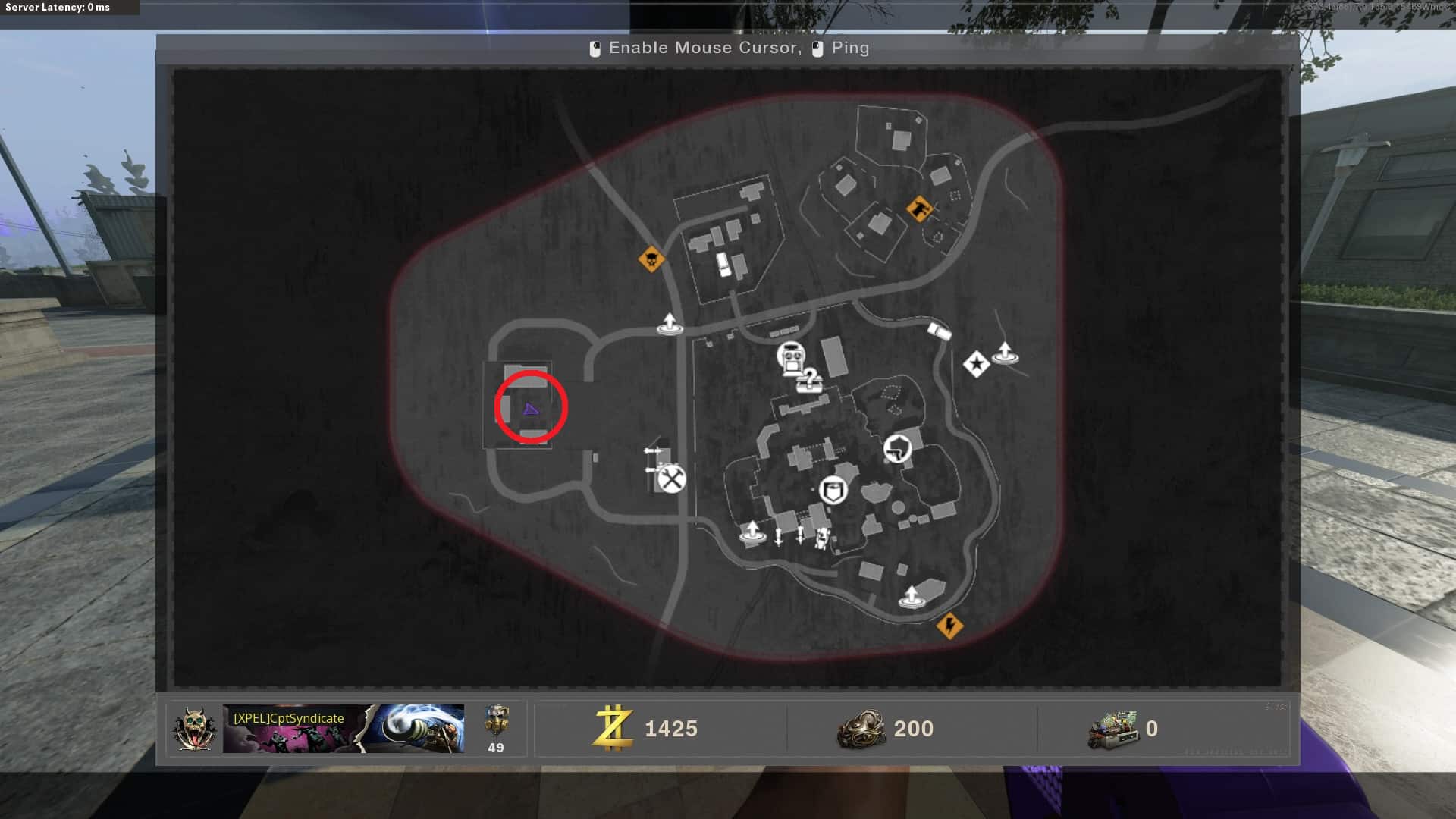Open the CptSyndicate player calling card
The image size is (1456, 819).
(343, 728)
